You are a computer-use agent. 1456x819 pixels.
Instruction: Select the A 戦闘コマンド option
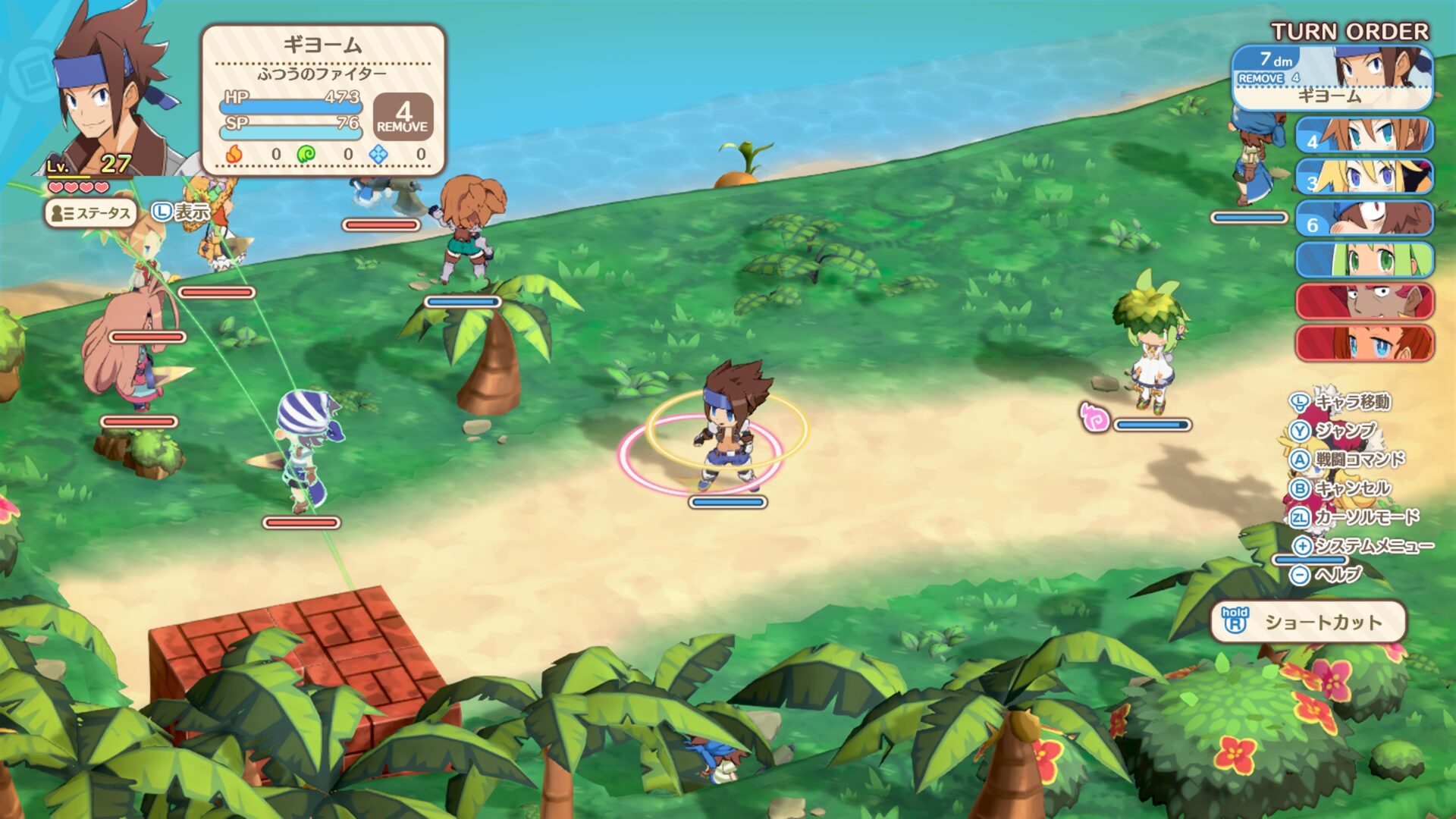(1301, 460)
